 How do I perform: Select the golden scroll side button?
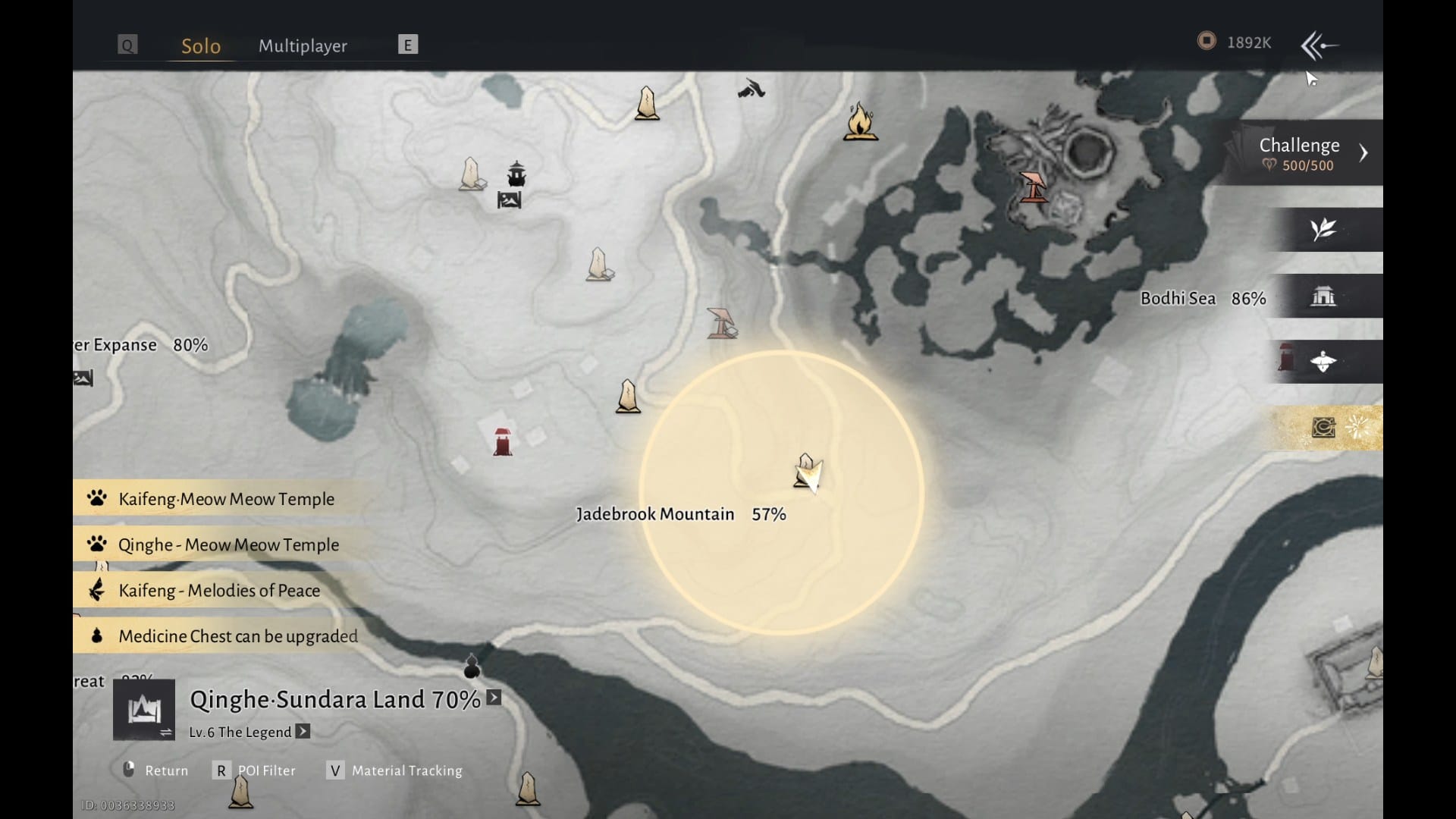pyautogui.click(x=1324, y=428)
